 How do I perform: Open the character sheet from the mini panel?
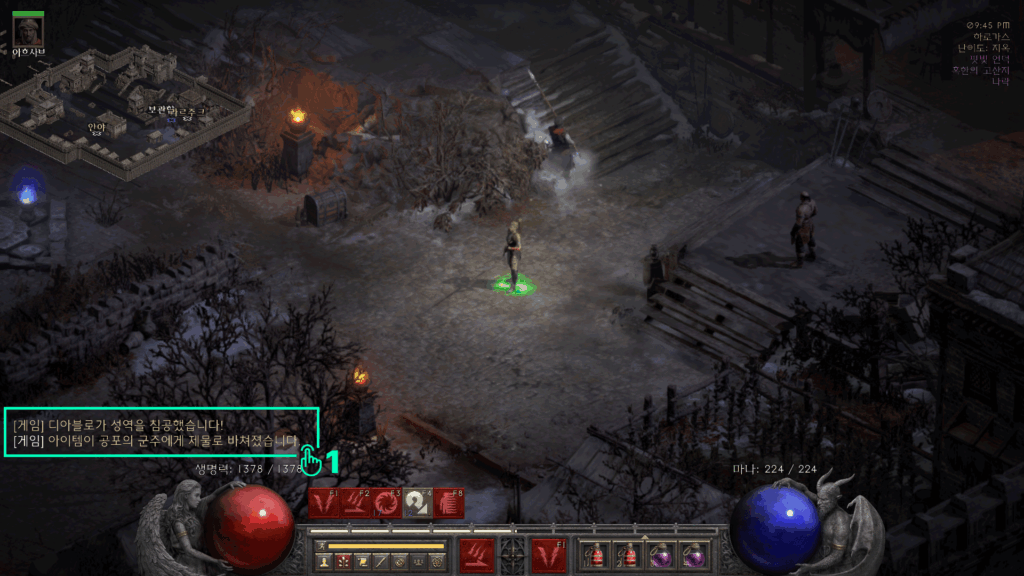click(x=324, y=562)
